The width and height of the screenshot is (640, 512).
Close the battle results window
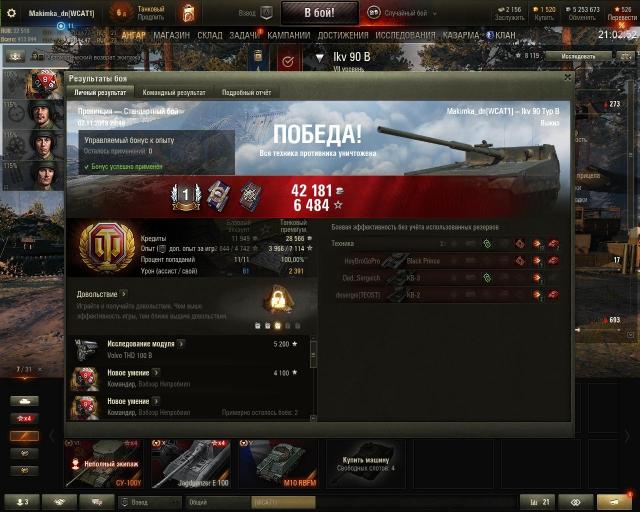pos(567,76)
